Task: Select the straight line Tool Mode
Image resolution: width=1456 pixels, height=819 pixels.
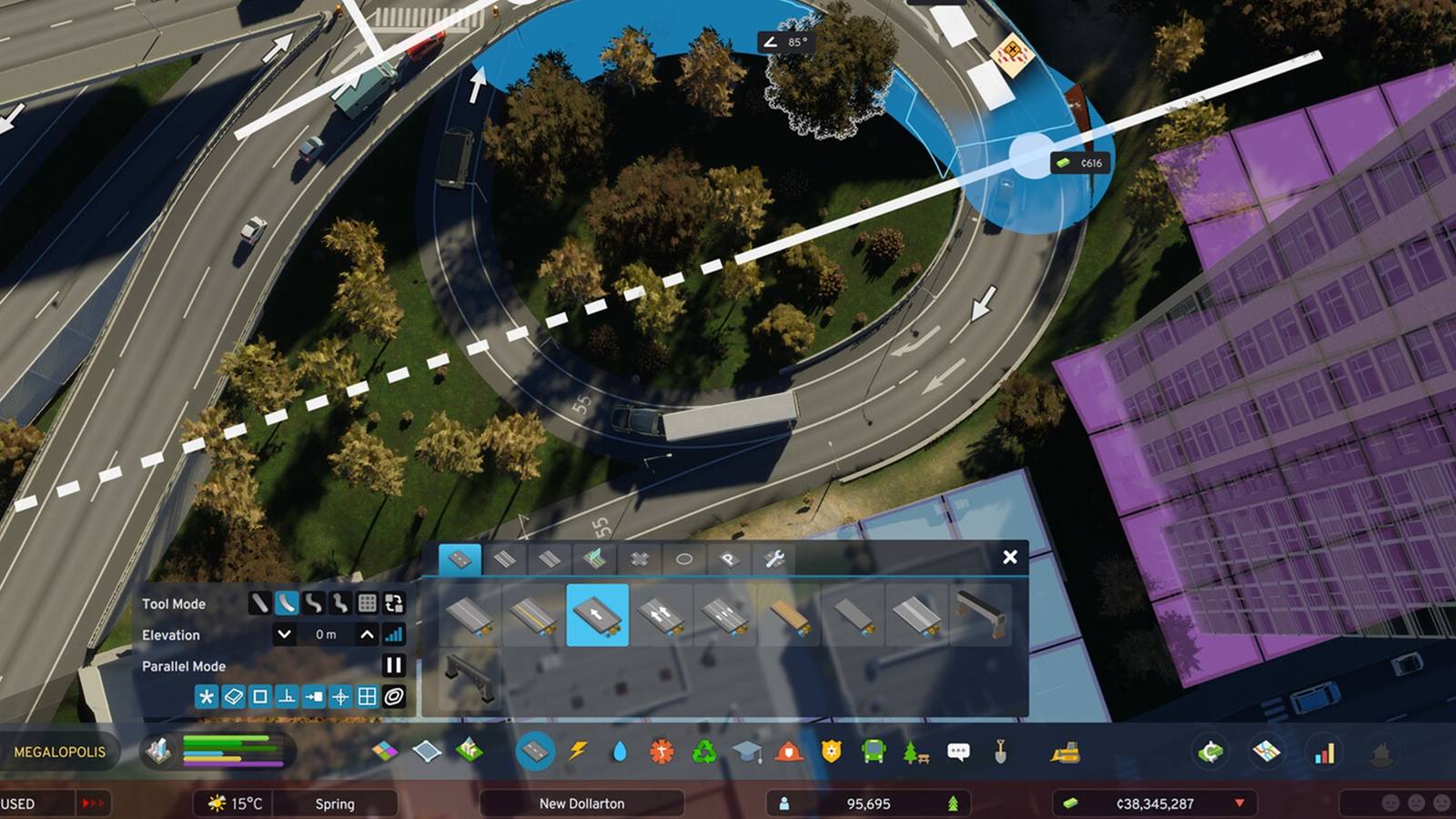Action: coord(259,604)
